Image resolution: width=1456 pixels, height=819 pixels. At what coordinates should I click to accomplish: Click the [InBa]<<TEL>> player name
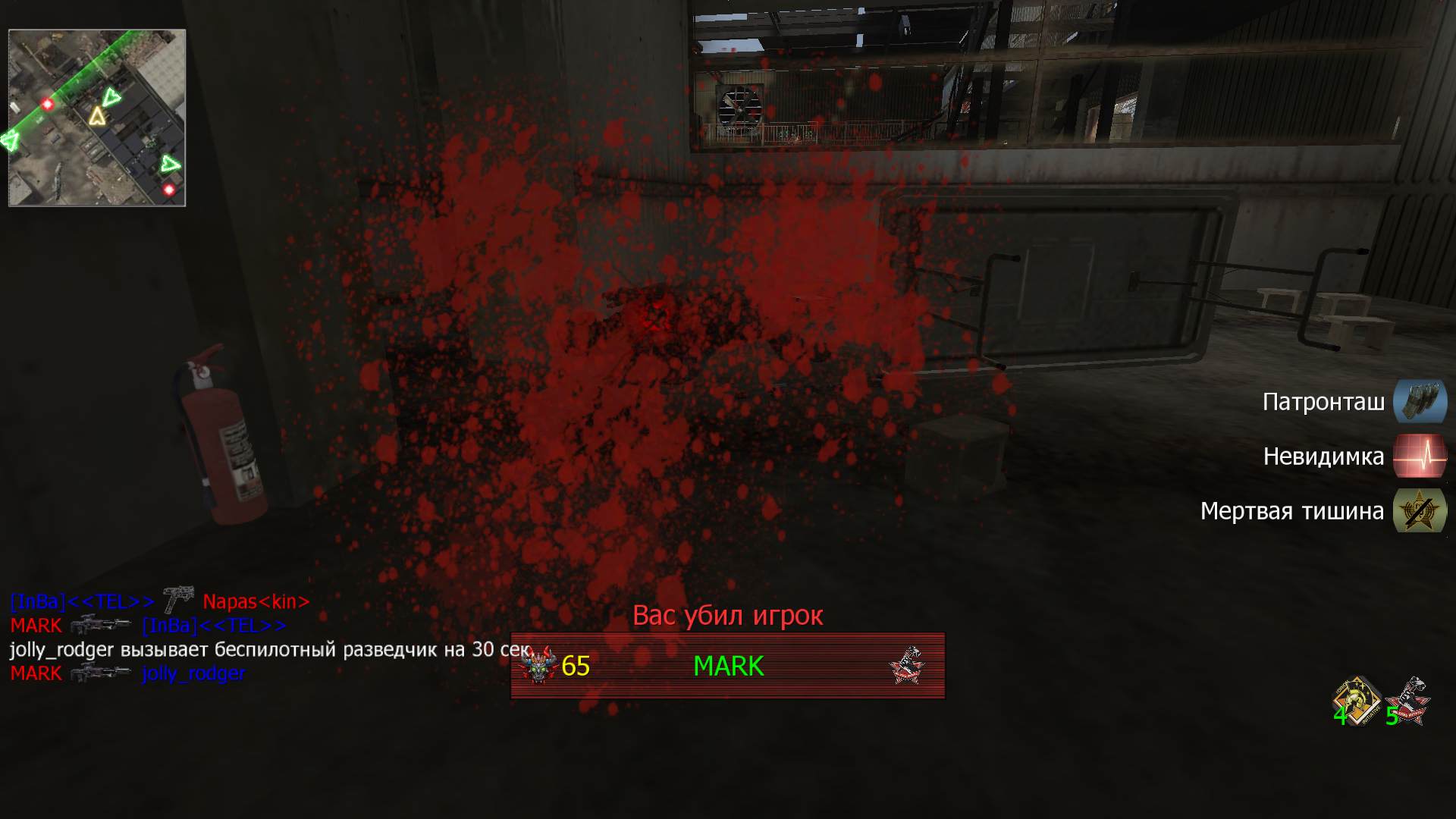78,601
